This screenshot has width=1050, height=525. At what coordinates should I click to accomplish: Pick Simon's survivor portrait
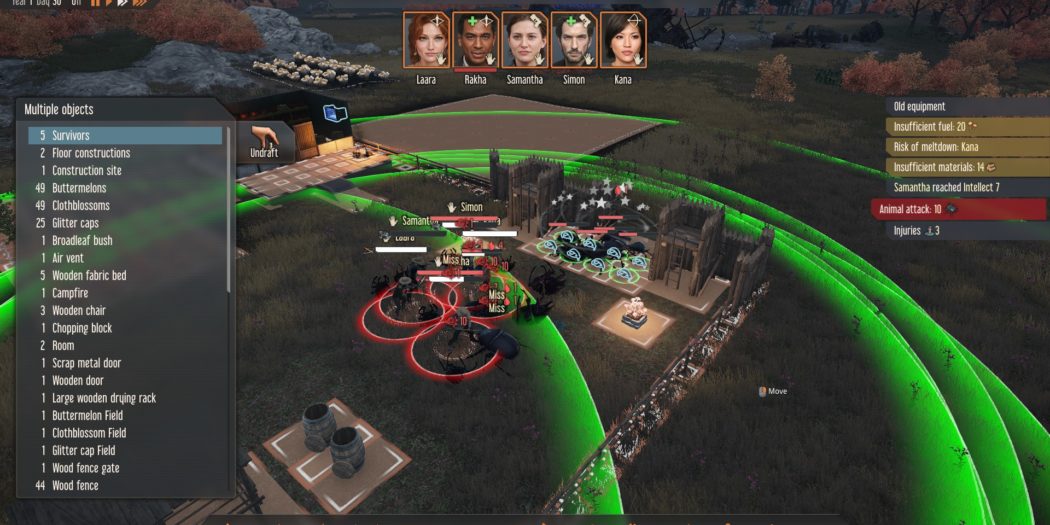point(573,40)
